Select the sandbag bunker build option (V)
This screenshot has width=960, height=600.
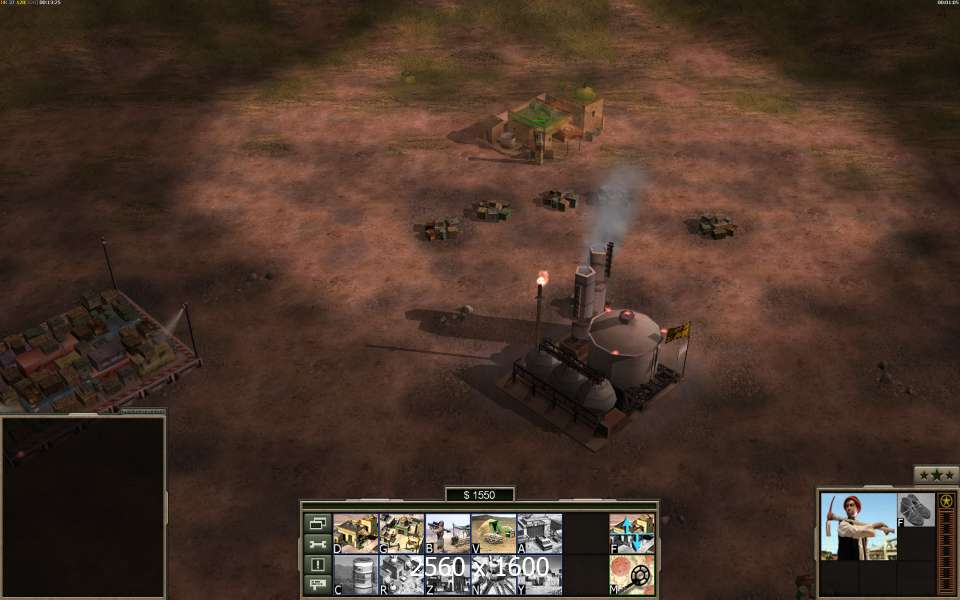tap(493, 533)
